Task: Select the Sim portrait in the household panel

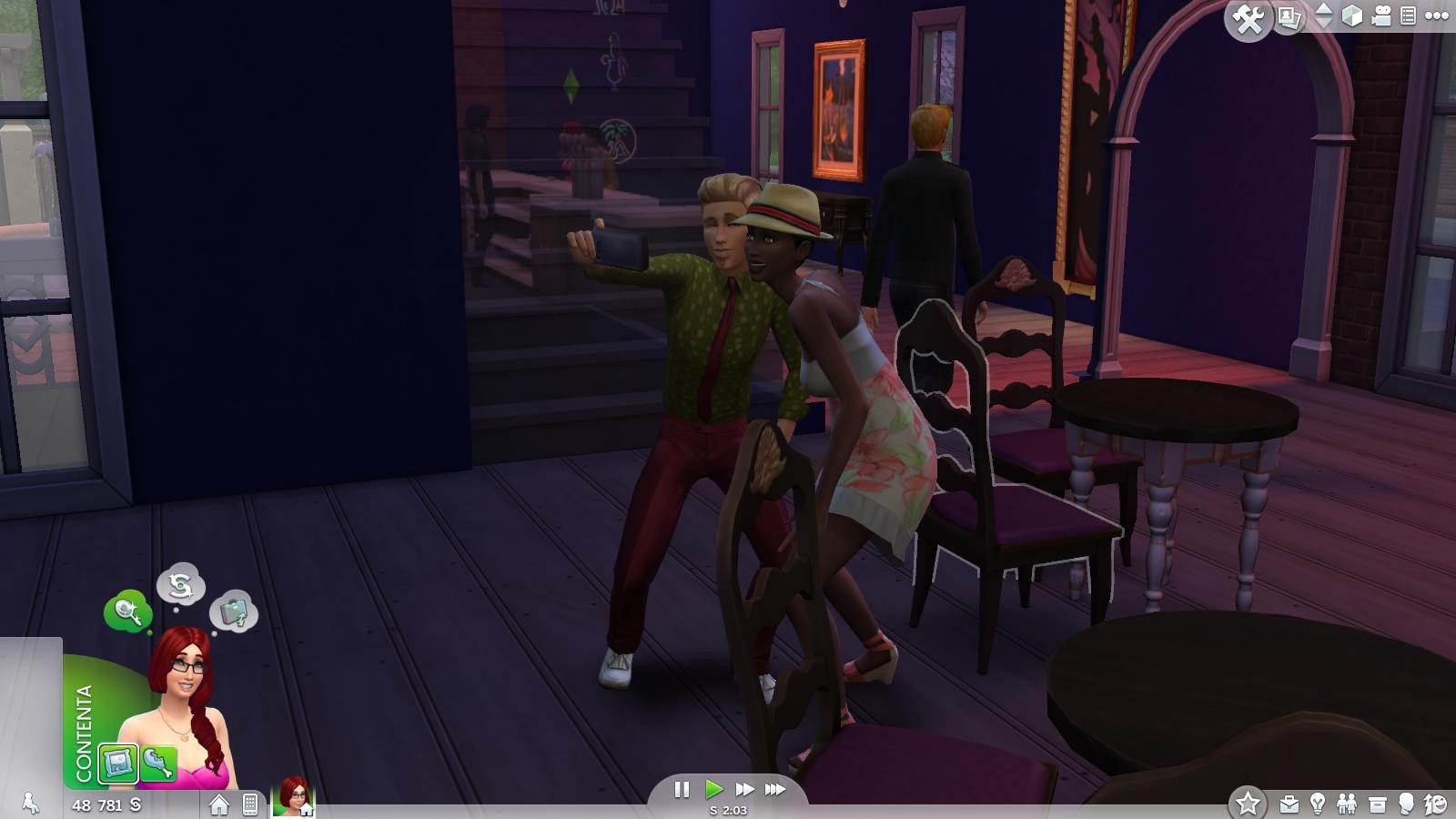Action: (x=294, y=801)
